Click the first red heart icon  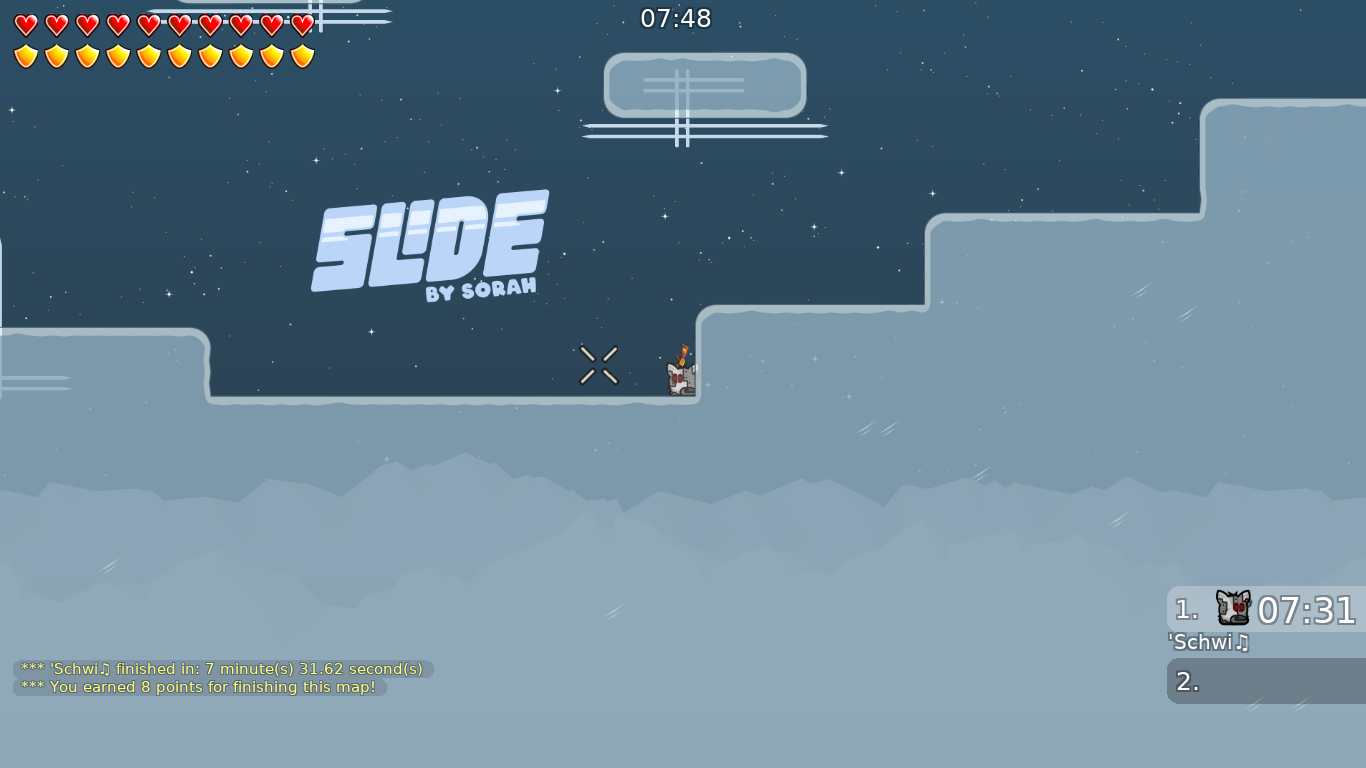click(25, 26)
